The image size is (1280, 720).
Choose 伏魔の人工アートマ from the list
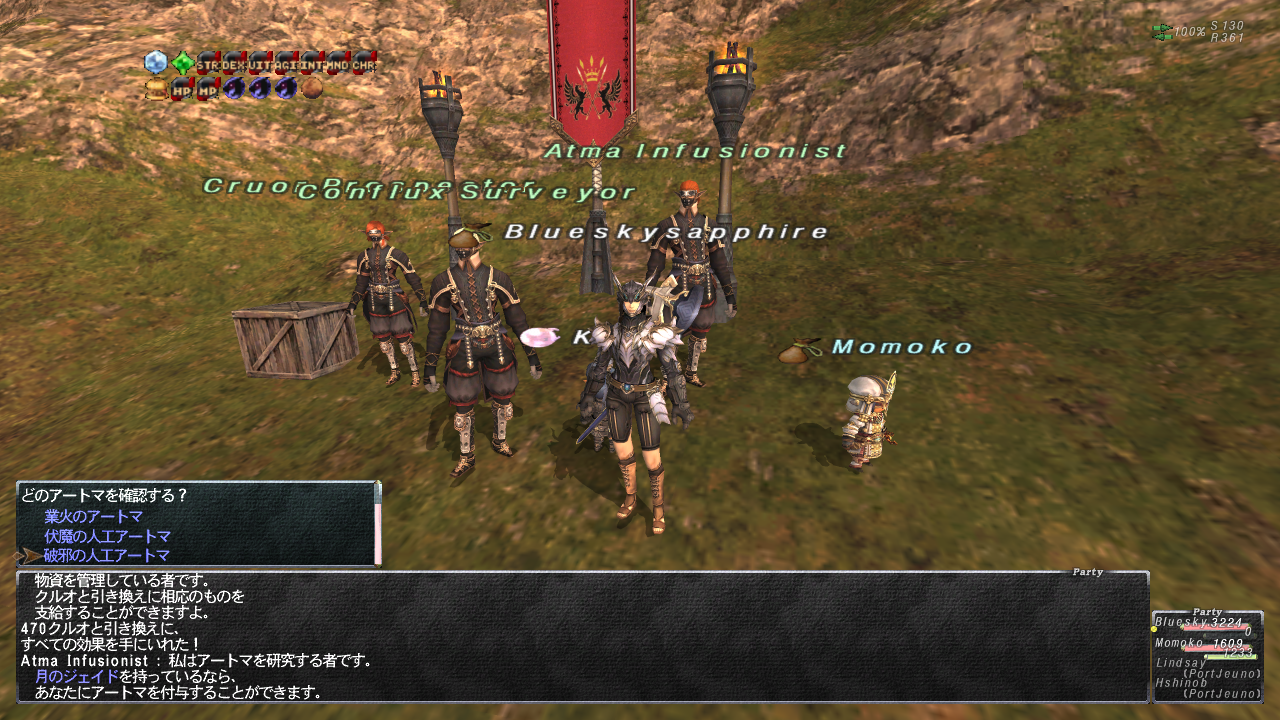pyautogui.click(x=106, y=536)
